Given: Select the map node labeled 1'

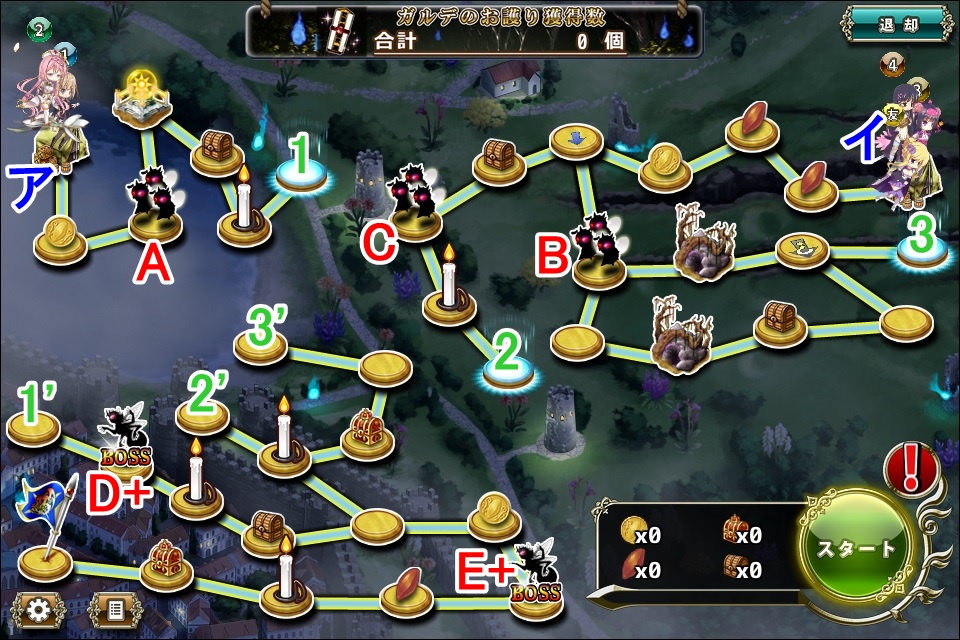Looking at the screenshot, I should (x=34, y=429).
